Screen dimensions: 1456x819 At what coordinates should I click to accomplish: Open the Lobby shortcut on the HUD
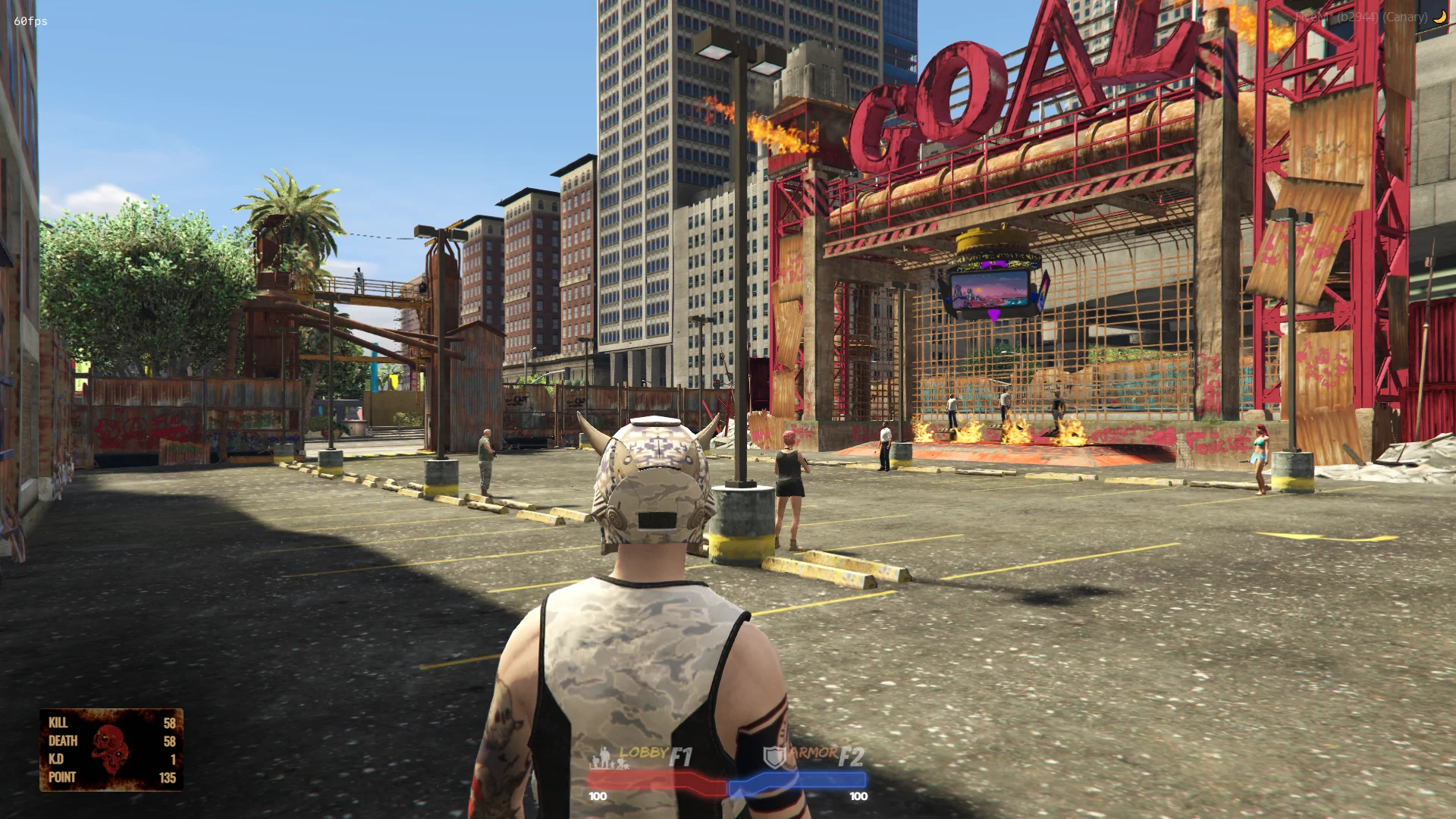643,755
